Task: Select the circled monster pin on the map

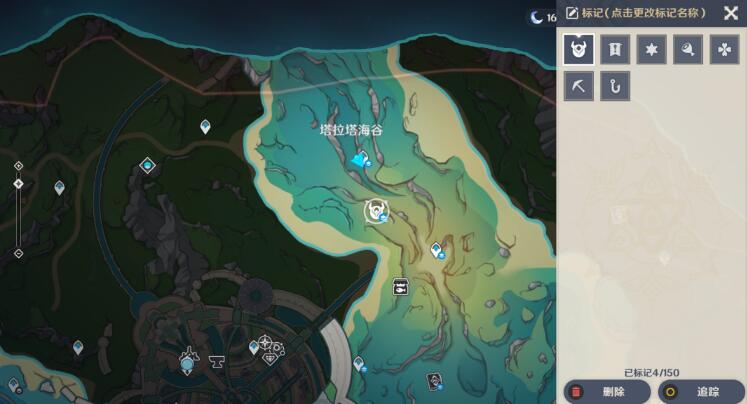Action: click(x=376, y=211)
